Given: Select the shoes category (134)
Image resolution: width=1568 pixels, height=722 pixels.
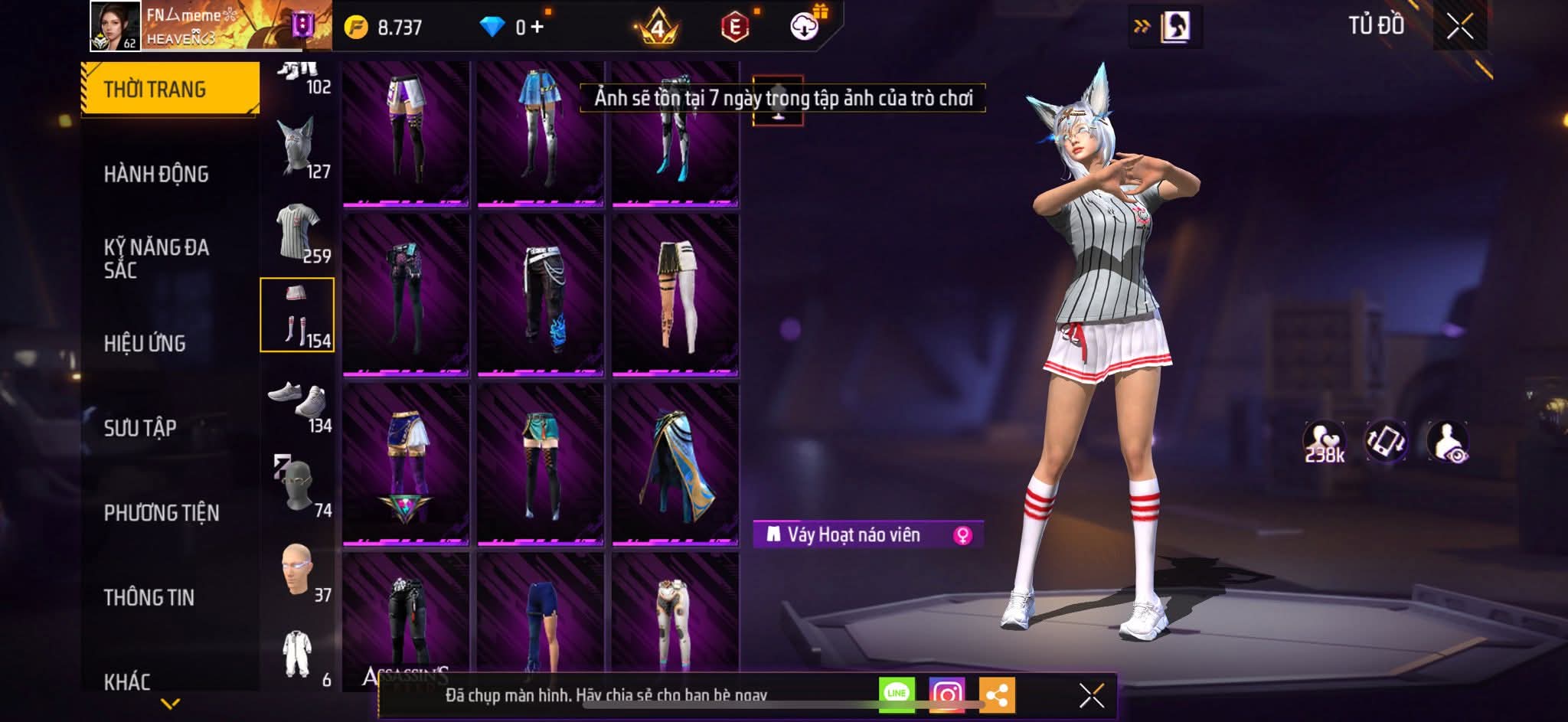Looking at the screenshot, I should click(299, 402).
